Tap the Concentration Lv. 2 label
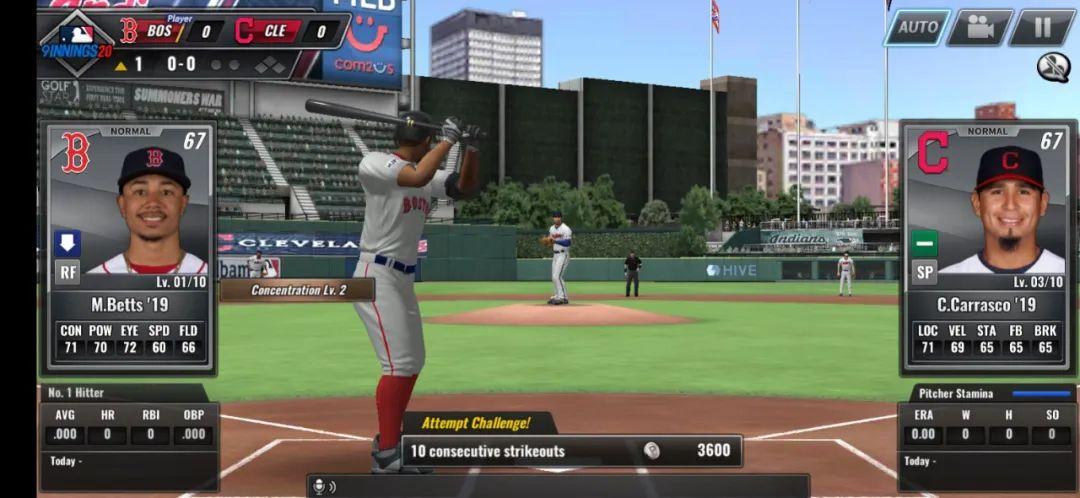This screenshot has height=498, width=1080. pyautogui.click(x=298, y=290)
